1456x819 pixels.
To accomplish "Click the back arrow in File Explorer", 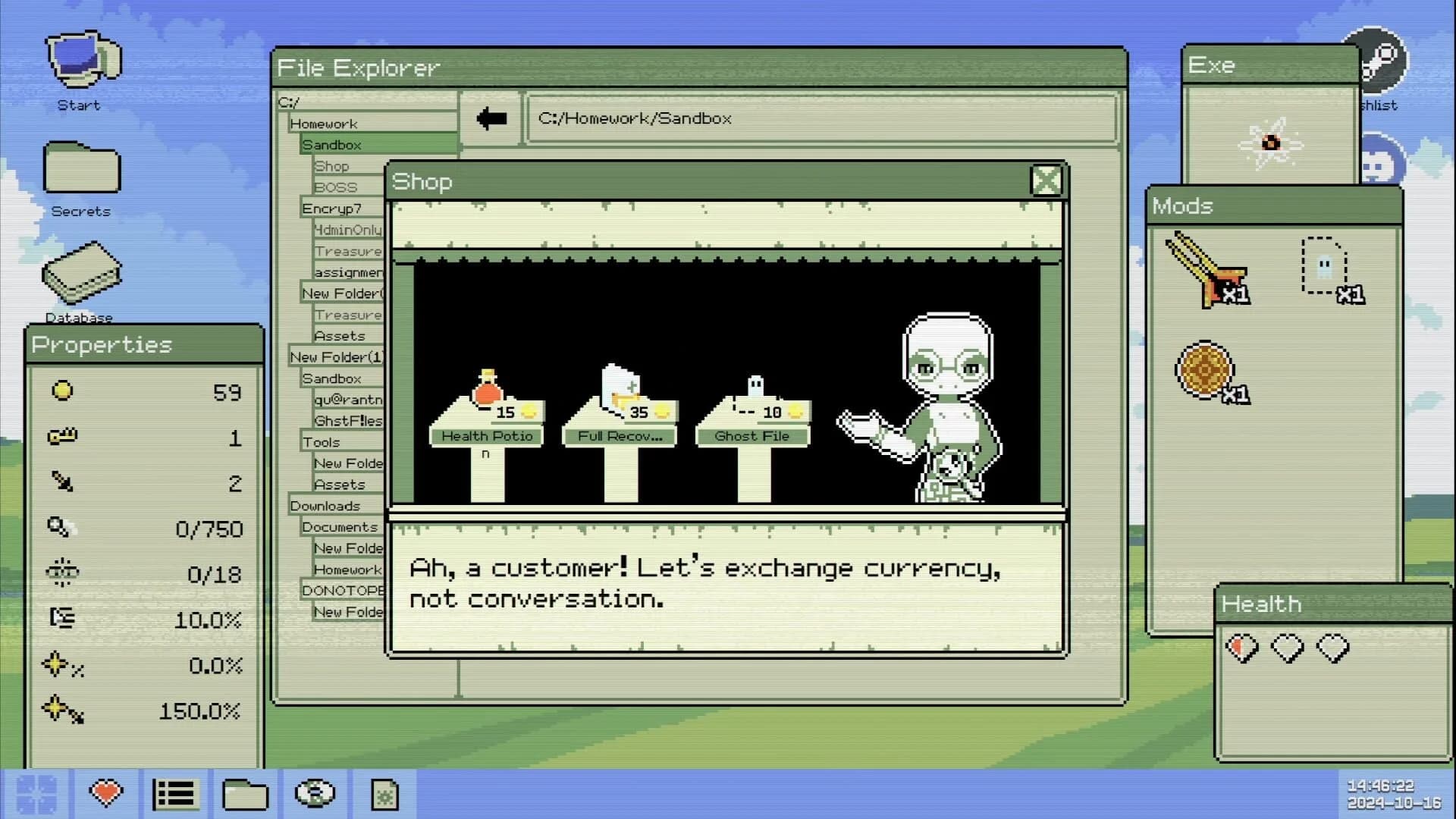I will click(490, 118).
